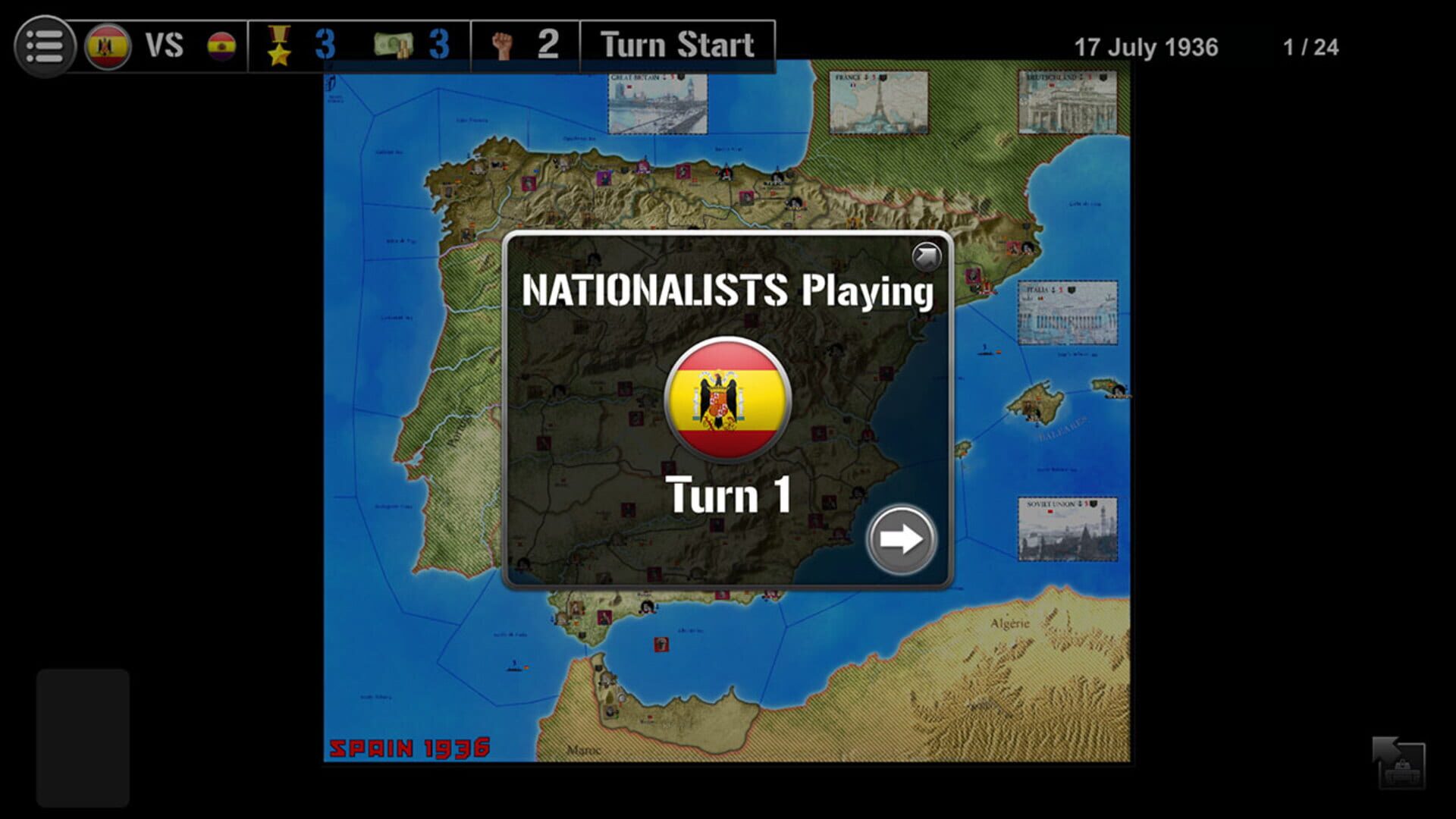Image resolution: width=1456 pixels, height=819 pixels.
Task: Select the FRANCE card on the map
Action: pyautogui.click(x=880, y=102)
